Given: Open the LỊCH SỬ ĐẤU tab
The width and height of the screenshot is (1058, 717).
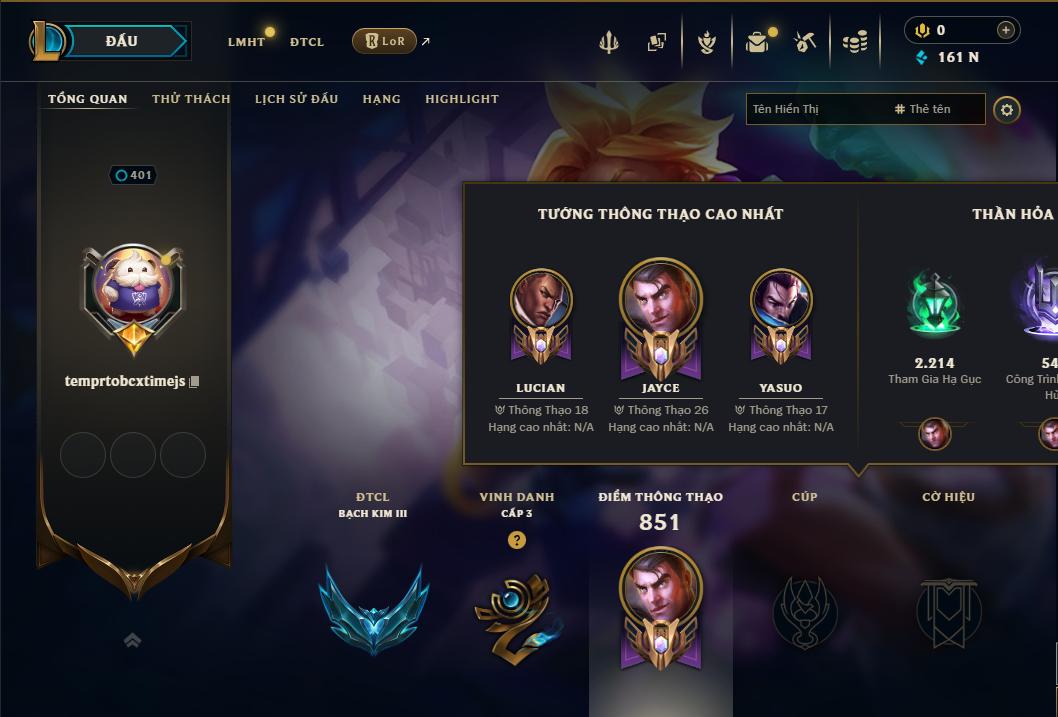Looking at the screenshot, I should coord(296,99).
